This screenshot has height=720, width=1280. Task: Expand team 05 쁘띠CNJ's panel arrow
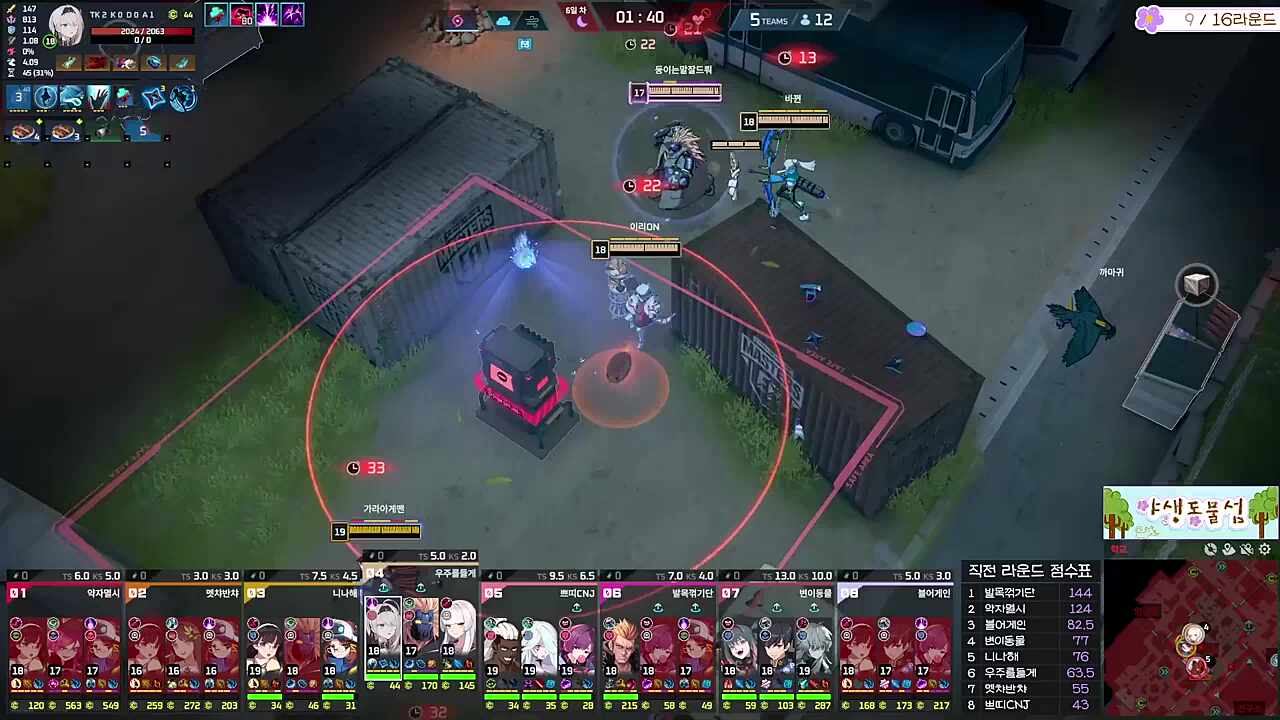tap(577, 607)
